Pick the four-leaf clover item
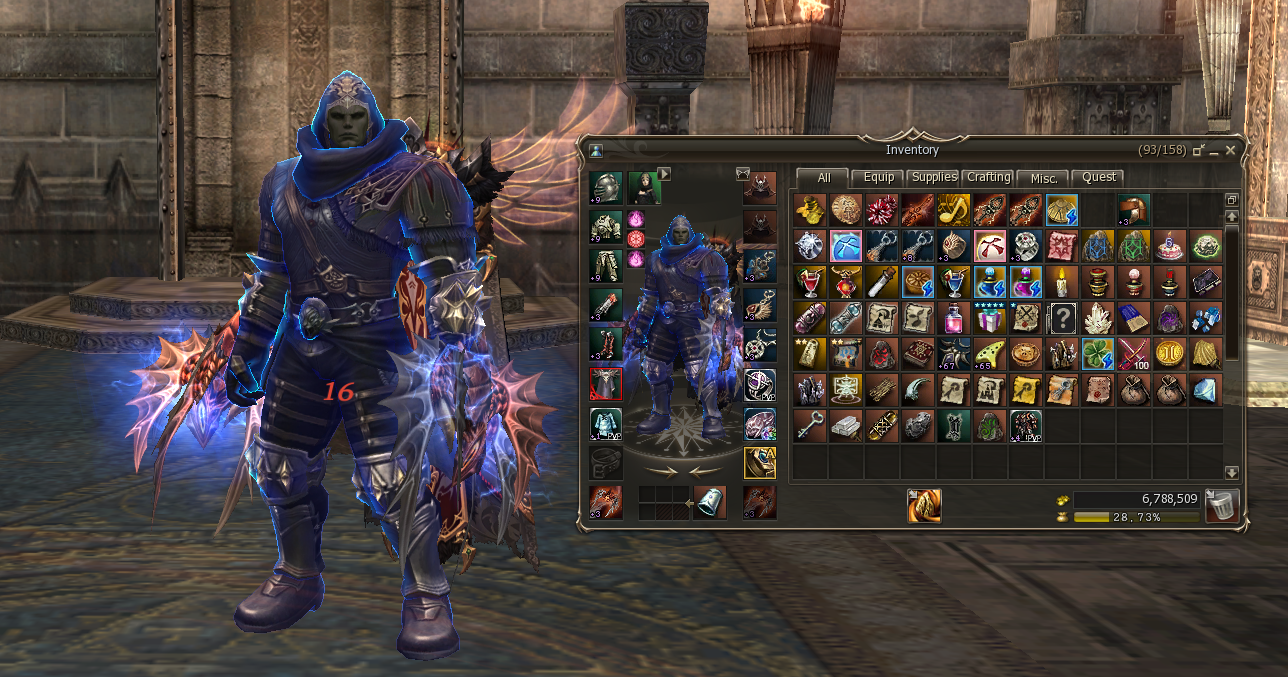1288x677 pixels. (1097, 354)
